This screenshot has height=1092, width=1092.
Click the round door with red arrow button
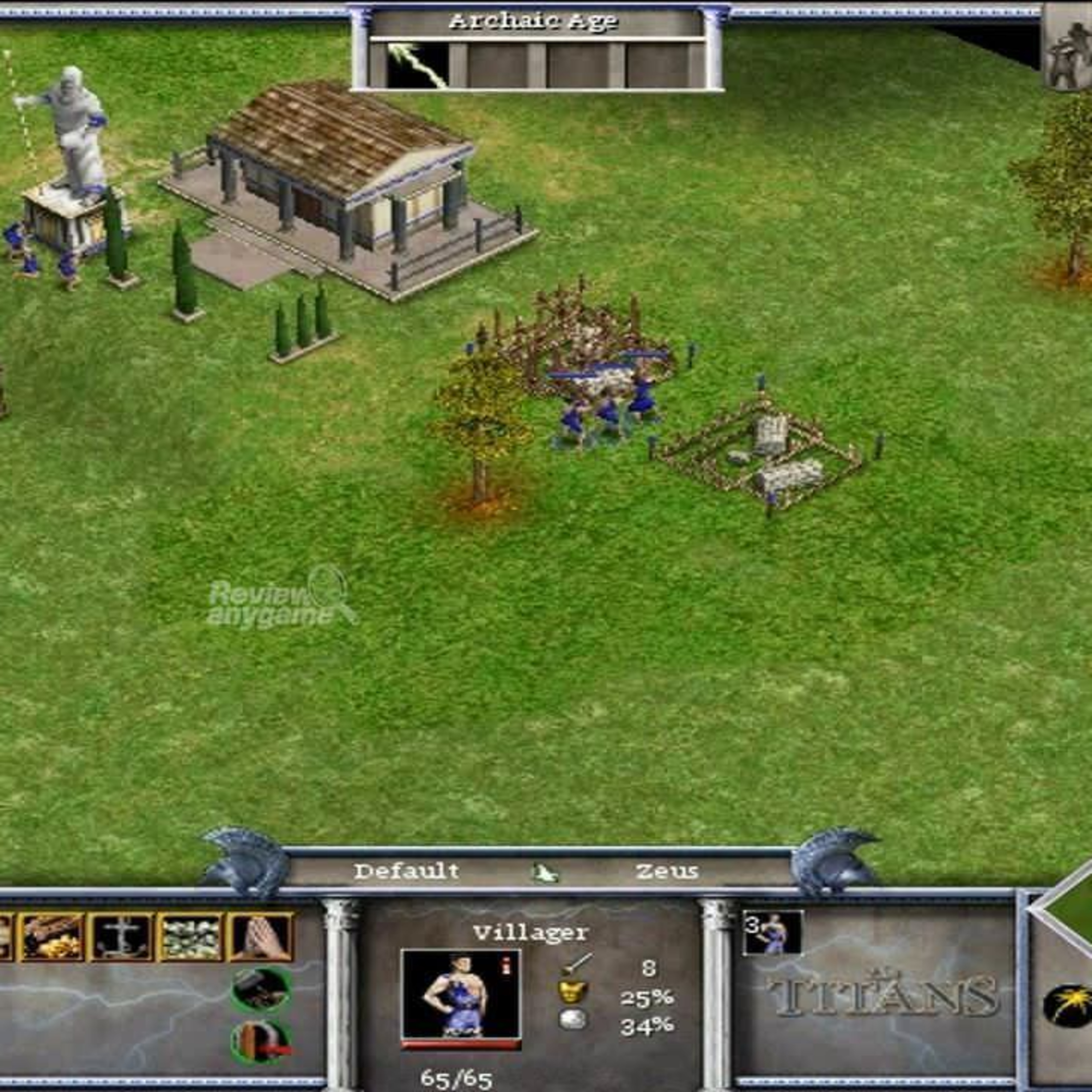[262, 1041]
